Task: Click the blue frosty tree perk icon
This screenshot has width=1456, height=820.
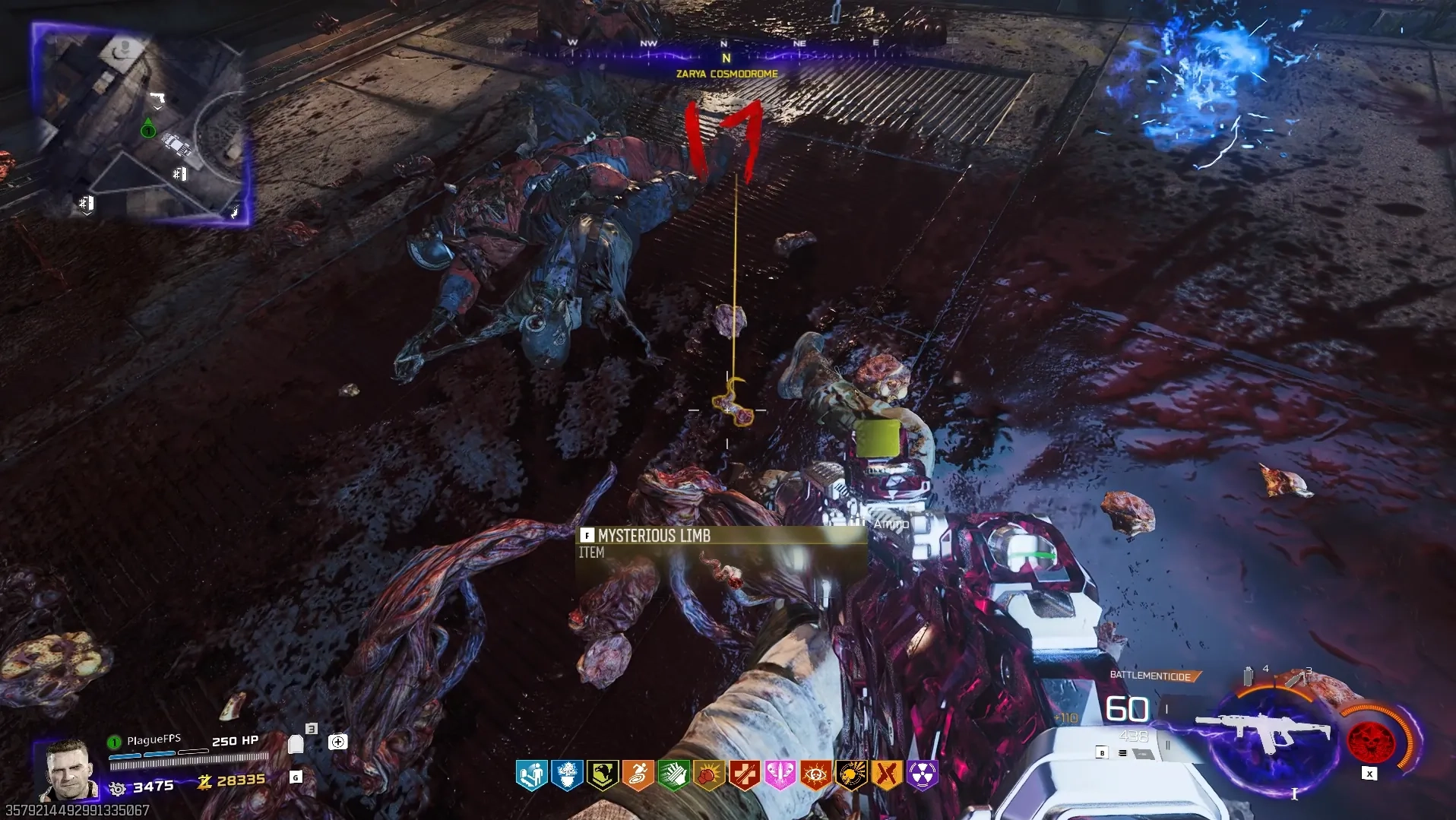Action: pyautogui.click(x=567, y=775)
